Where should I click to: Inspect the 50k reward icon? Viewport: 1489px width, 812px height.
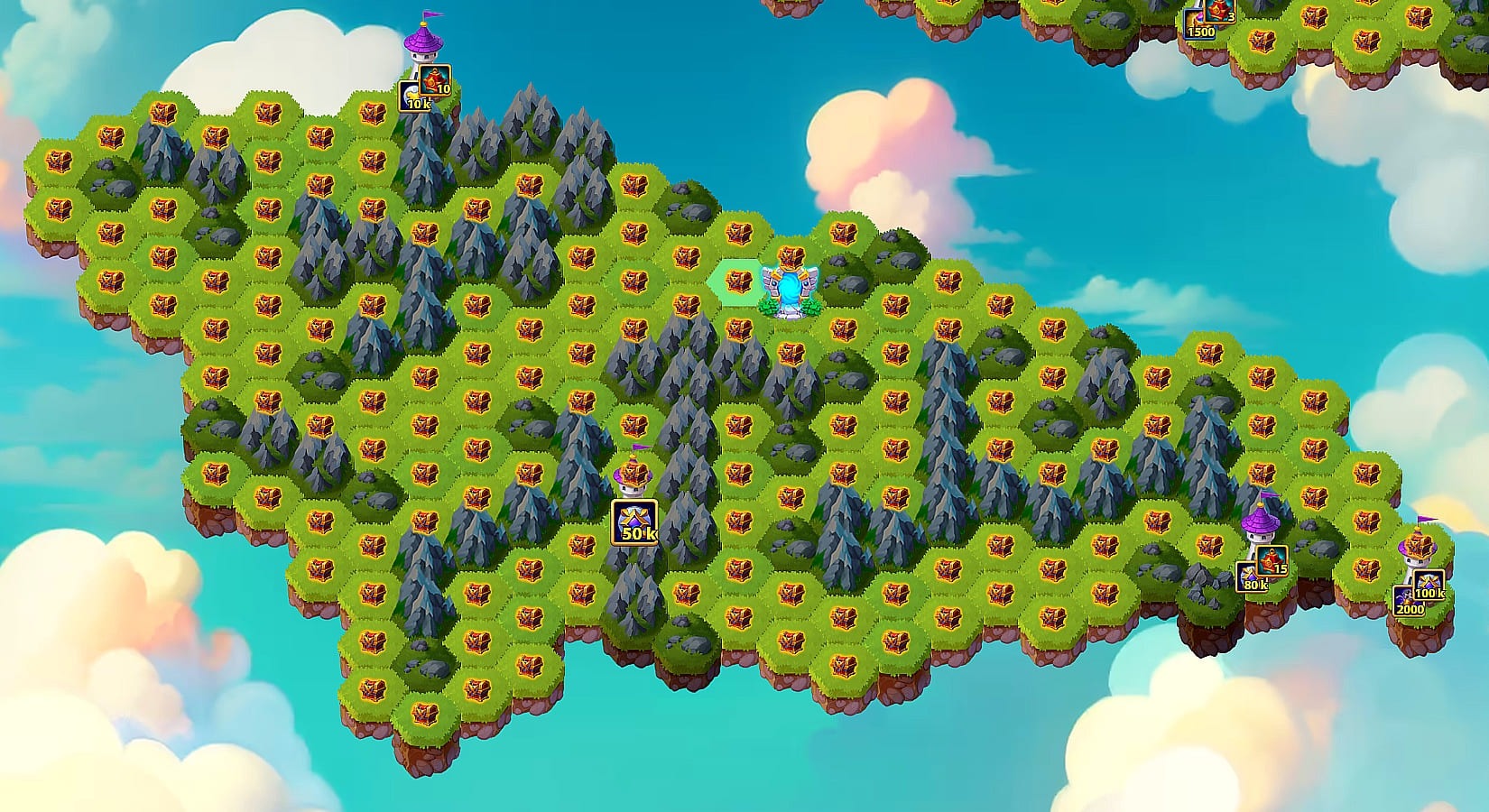(634, 522)
